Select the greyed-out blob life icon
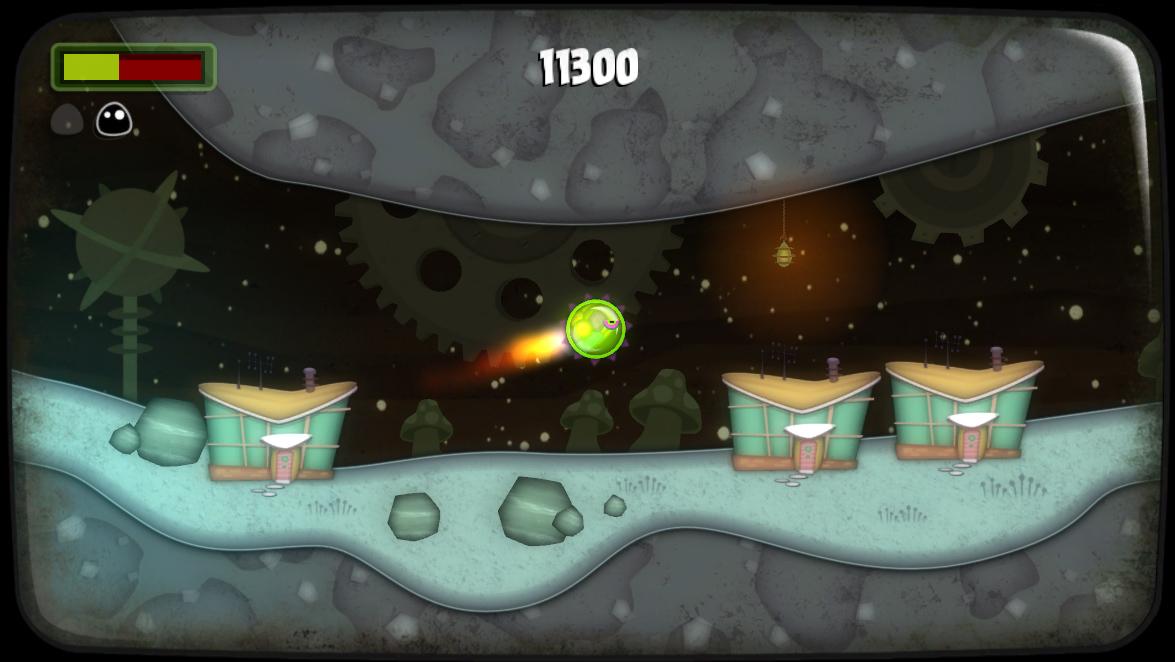Screen dimensions: 1175x662 (67, 120)
